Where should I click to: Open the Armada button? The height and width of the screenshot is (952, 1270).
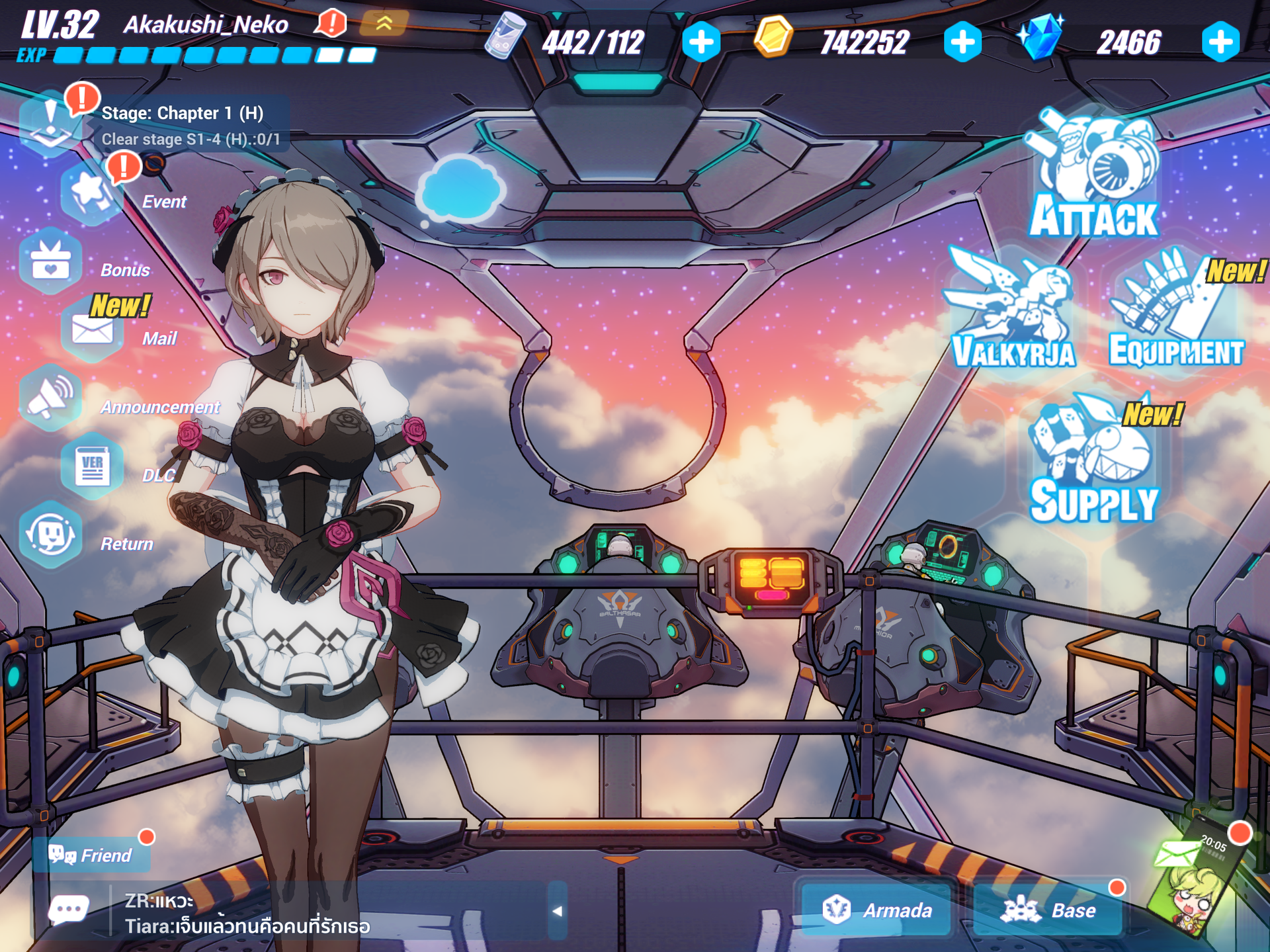pyautogui.click(x=876, y=910)
